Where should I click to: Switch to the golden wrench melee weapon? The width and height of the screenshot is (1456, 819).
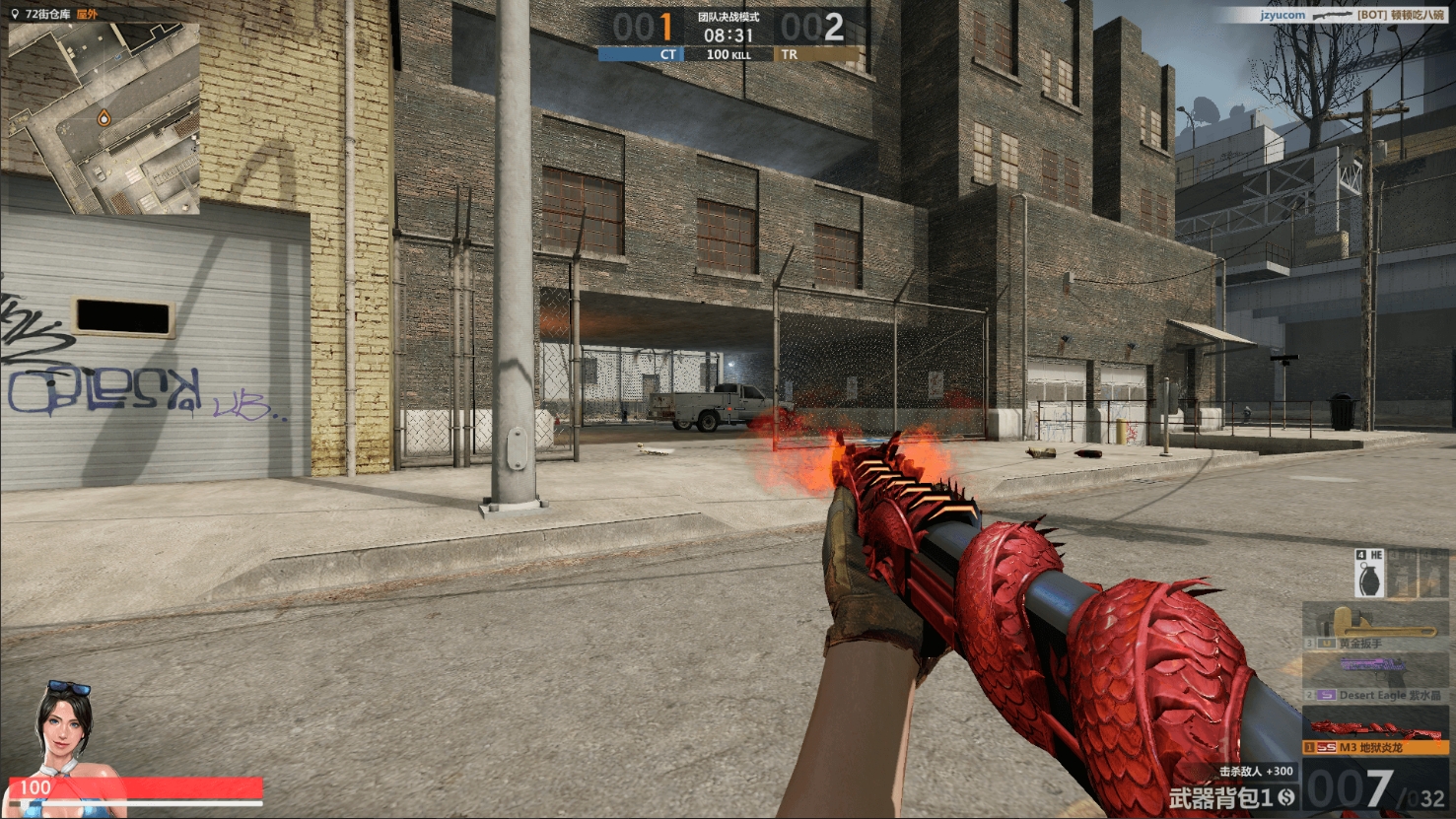[x=1378, y=627]
